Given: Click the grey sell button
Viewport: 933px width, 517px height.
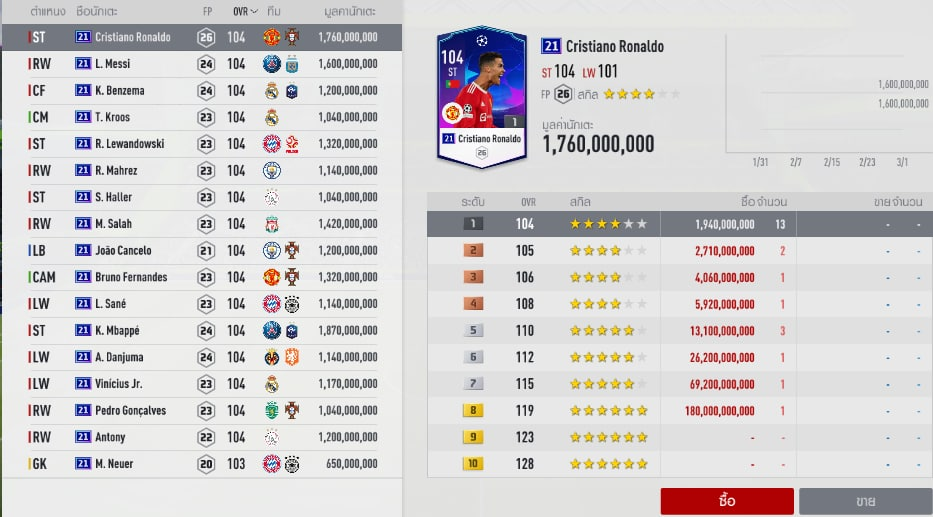Looking at the screenshot, I should tap(865, 501).
